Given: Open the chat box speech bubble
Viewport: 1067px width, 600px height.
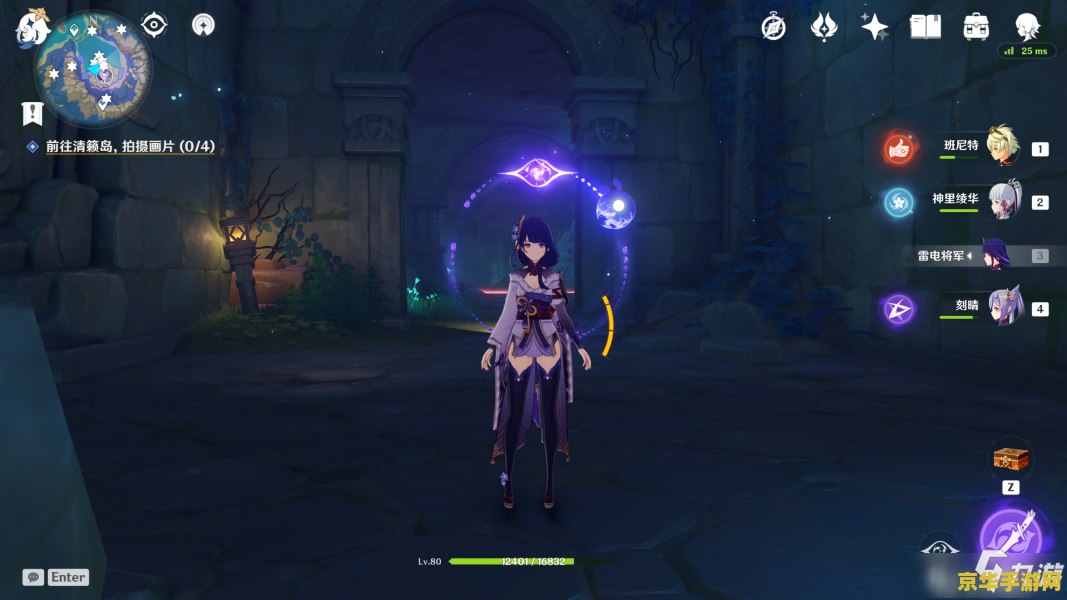Looking at the screenshot, I should (x=34, y=577).
